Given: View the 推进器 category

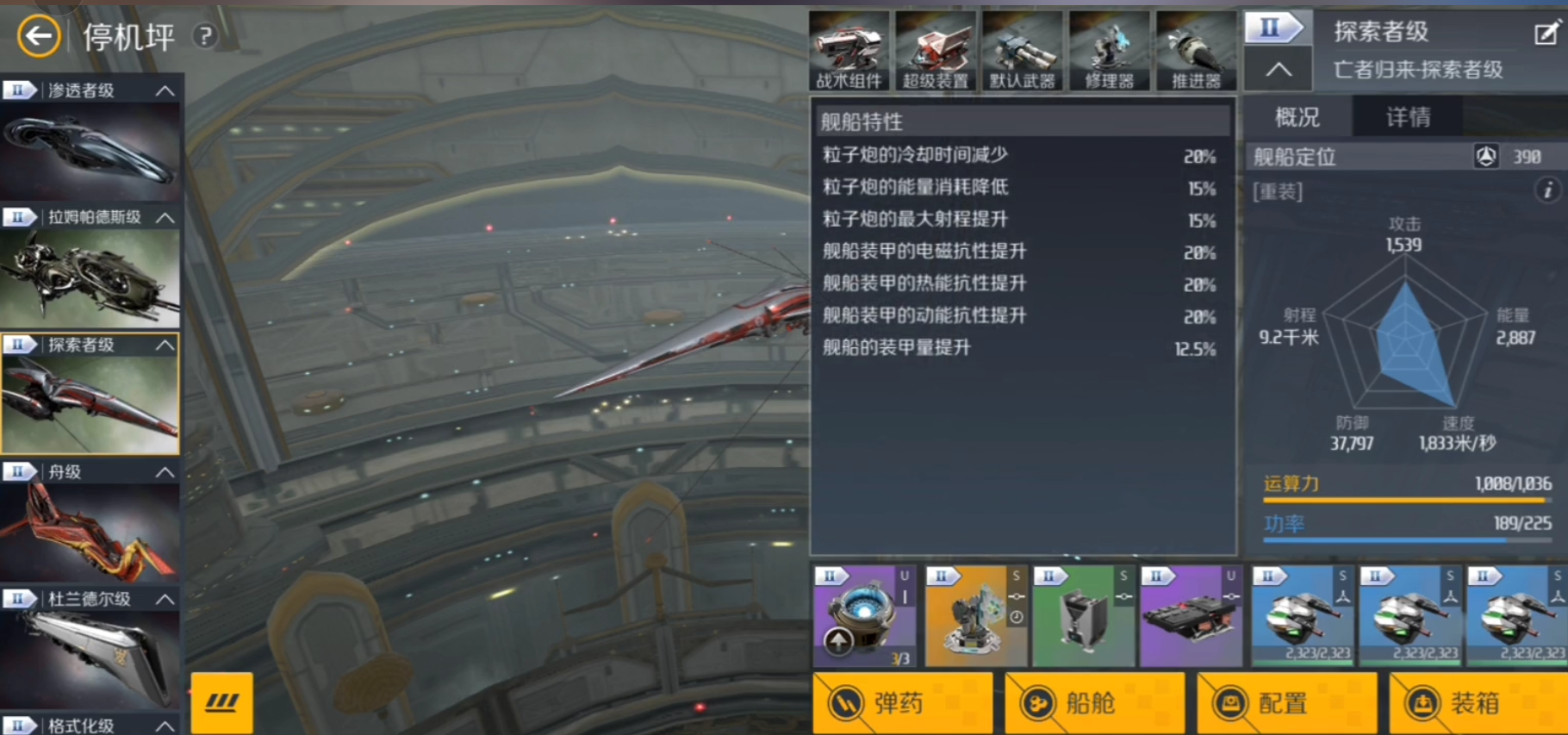Looking at the screenshot, I should pyautogui.click(x=1196, y=52).
